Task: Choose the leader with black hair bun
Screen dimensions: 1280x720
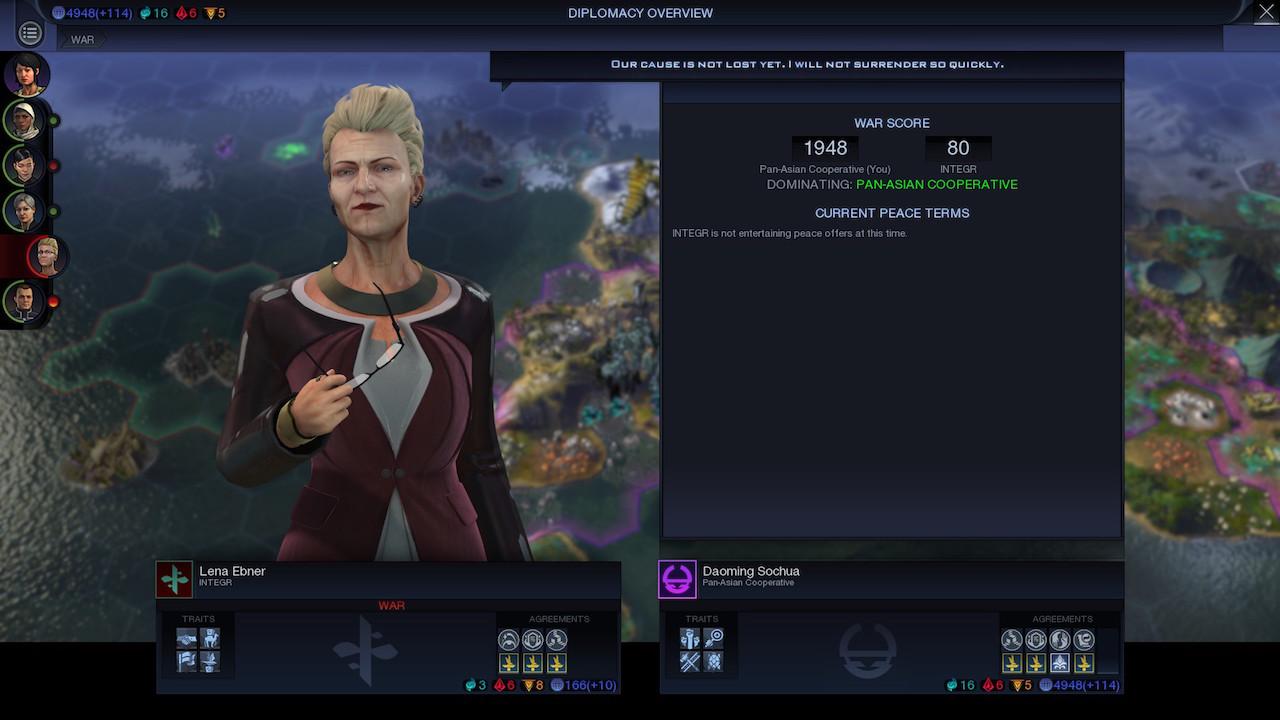Action: [x=24, y=166]
